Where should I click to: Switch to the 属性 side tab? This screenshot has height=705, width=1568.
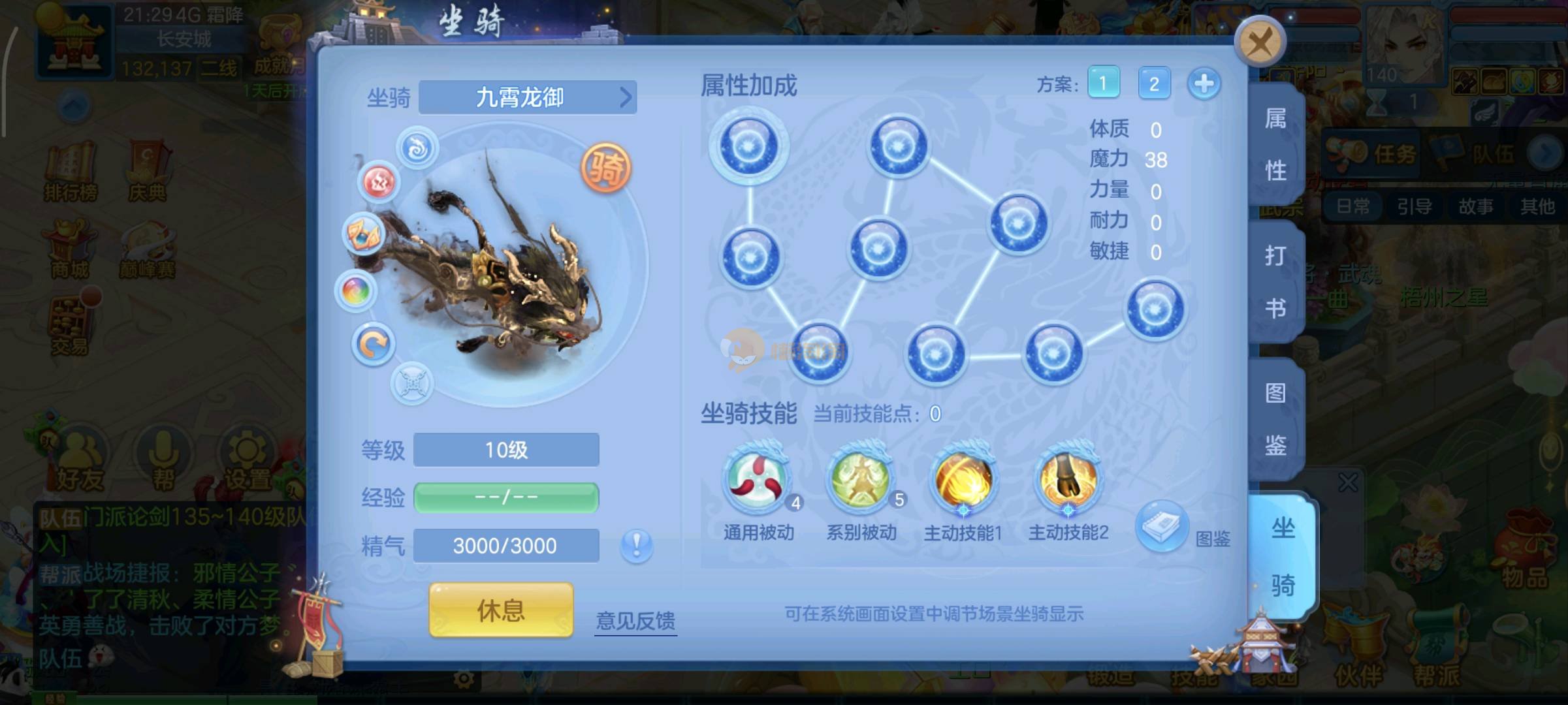[1275, 145]
